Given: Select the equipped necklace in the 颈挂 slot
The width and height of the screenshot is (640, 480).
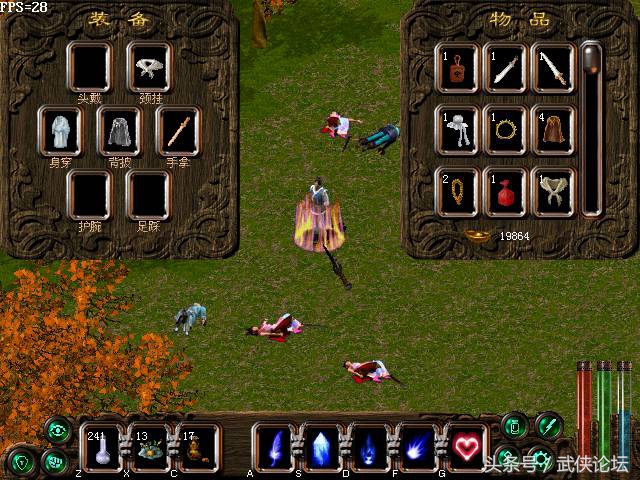Looking at the screenshot, I should [x=149, y=67].
